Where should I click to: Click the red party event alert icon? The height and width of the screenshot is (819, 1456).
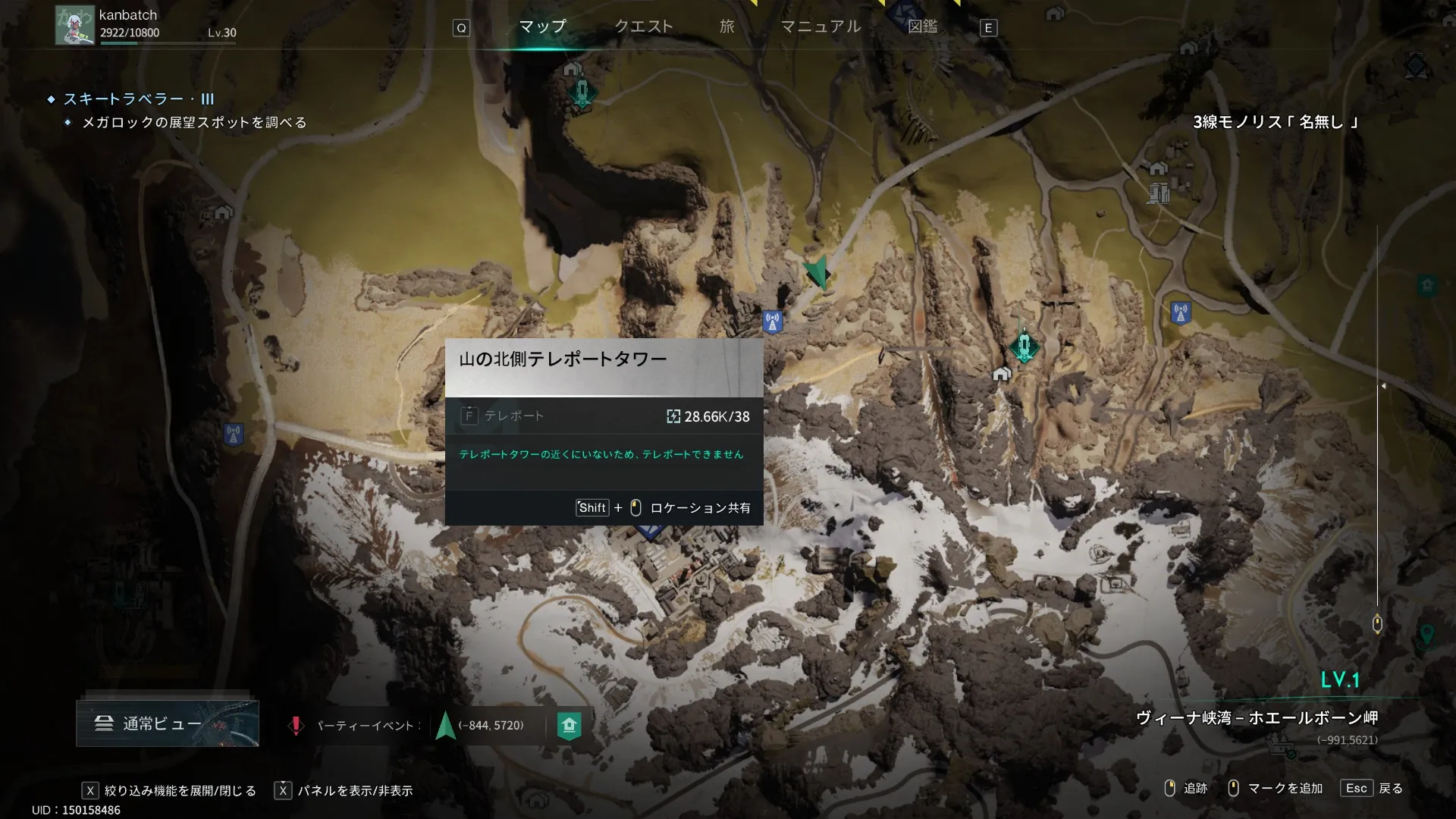pos(296,726)
